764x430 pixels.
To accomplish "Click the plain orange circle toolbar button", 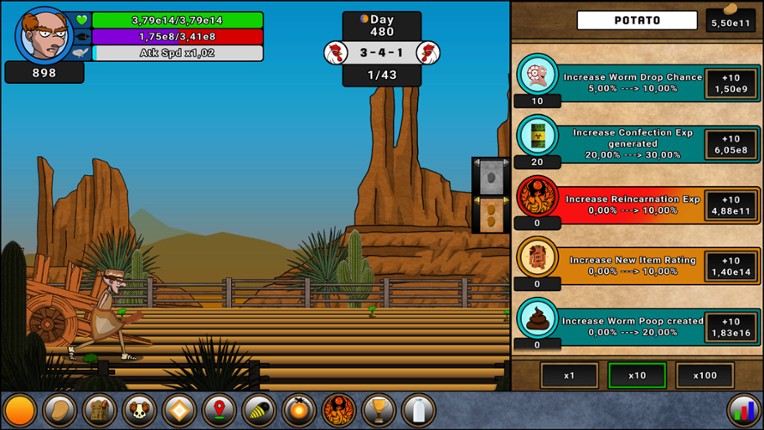I will pyautogui.click(x=20, y=410).
